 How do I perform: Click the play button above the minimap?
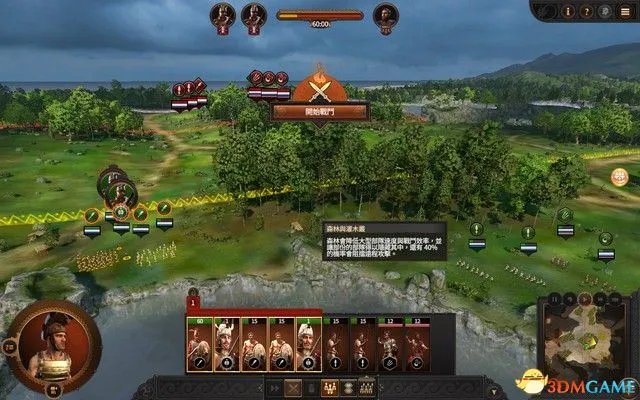pyautogui.click(x=583, y=298)
